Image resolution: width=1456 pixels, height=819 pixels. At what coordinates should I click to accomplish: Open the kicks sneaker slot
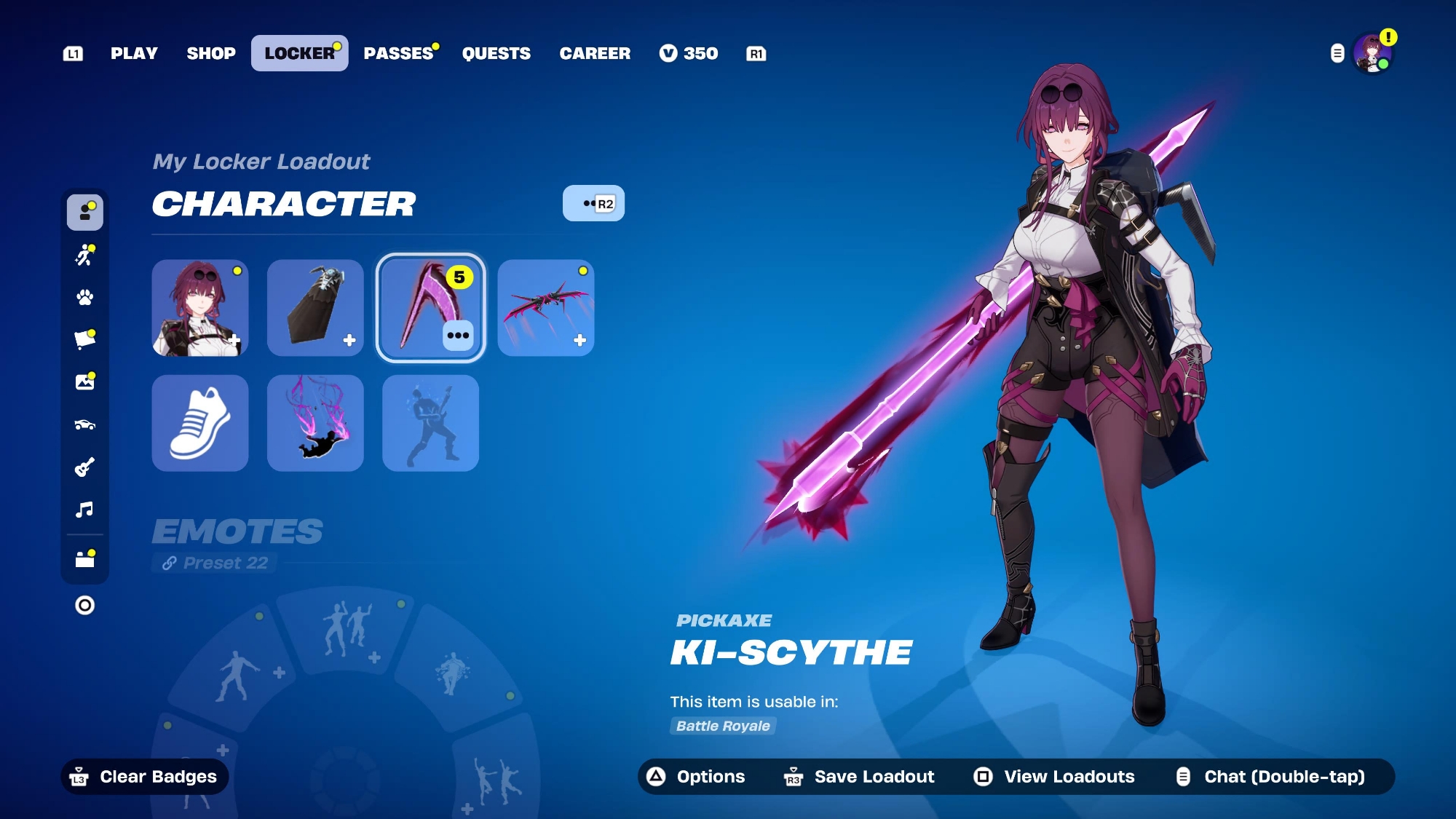pyautogui.click(x=200, y=423)
